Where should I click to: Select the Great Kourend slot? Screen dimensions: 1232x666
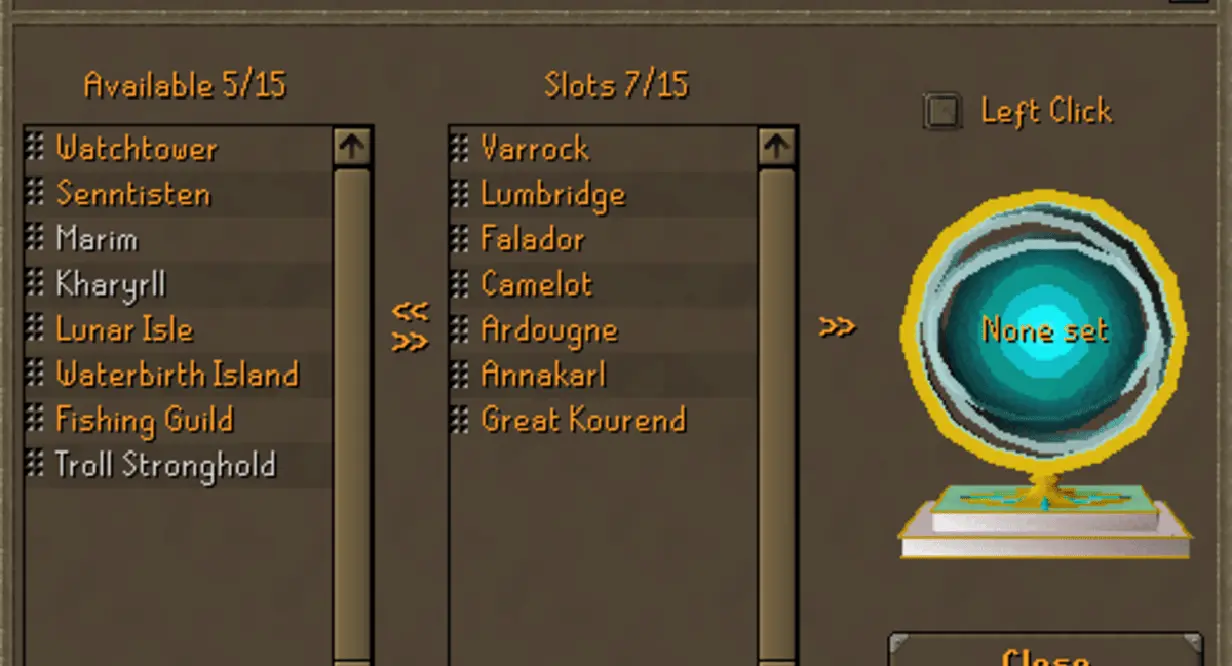point(583,420)
